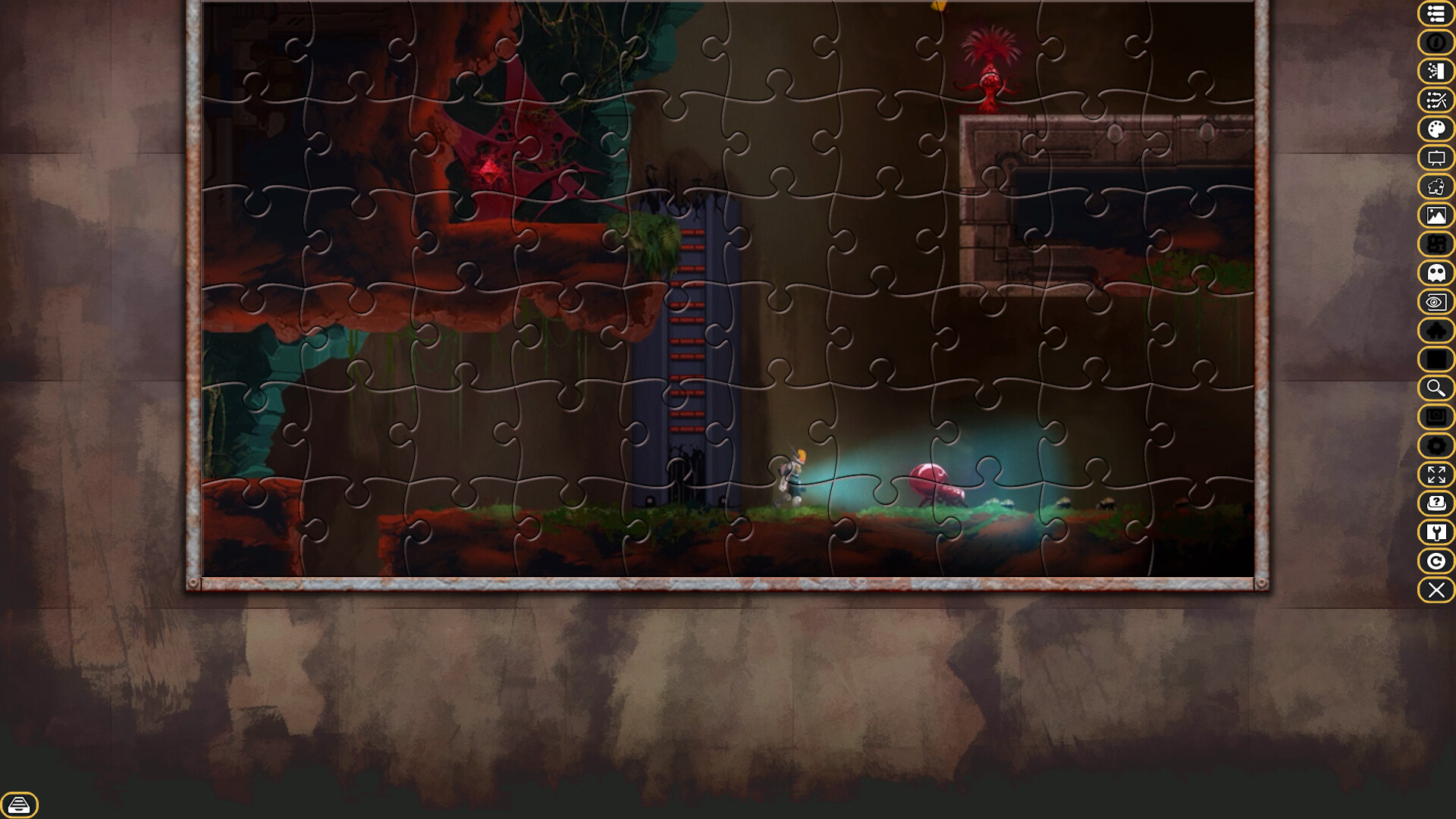Toggle piece visibility with eye icon
The width and height of the screenshot is (1456, 819).
point(1436,302)
